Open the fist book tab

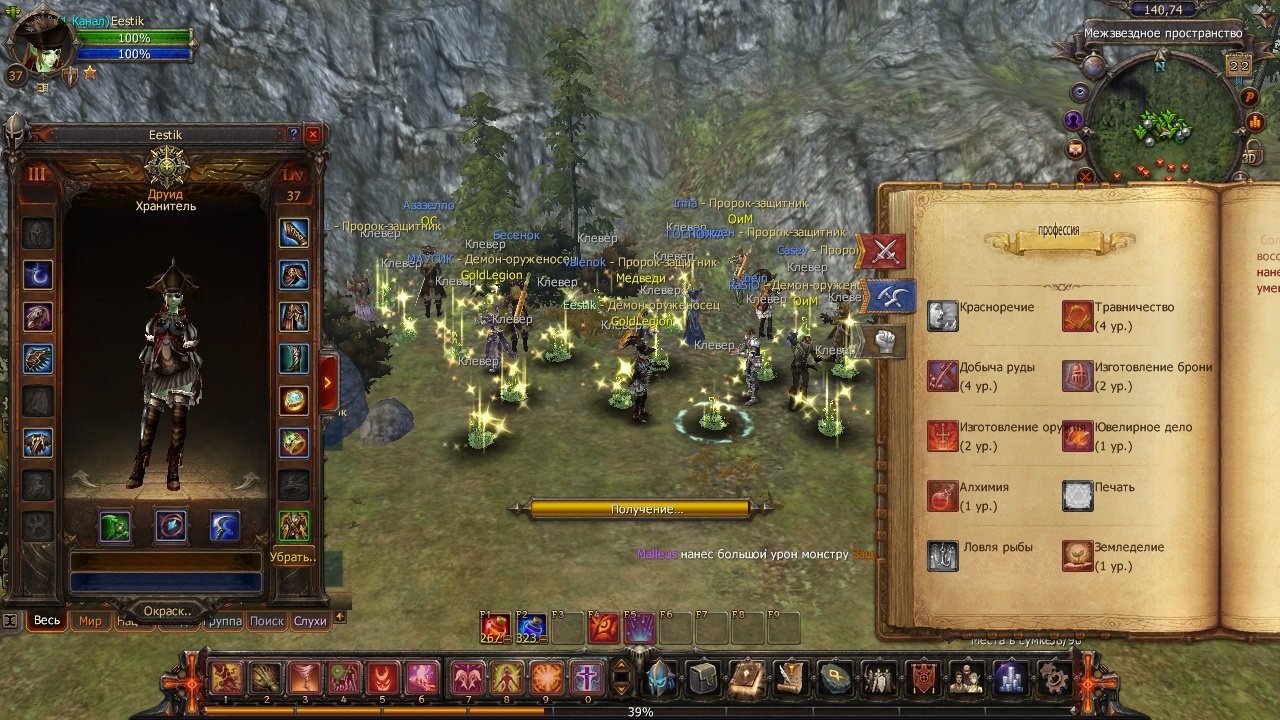[883, 341]
